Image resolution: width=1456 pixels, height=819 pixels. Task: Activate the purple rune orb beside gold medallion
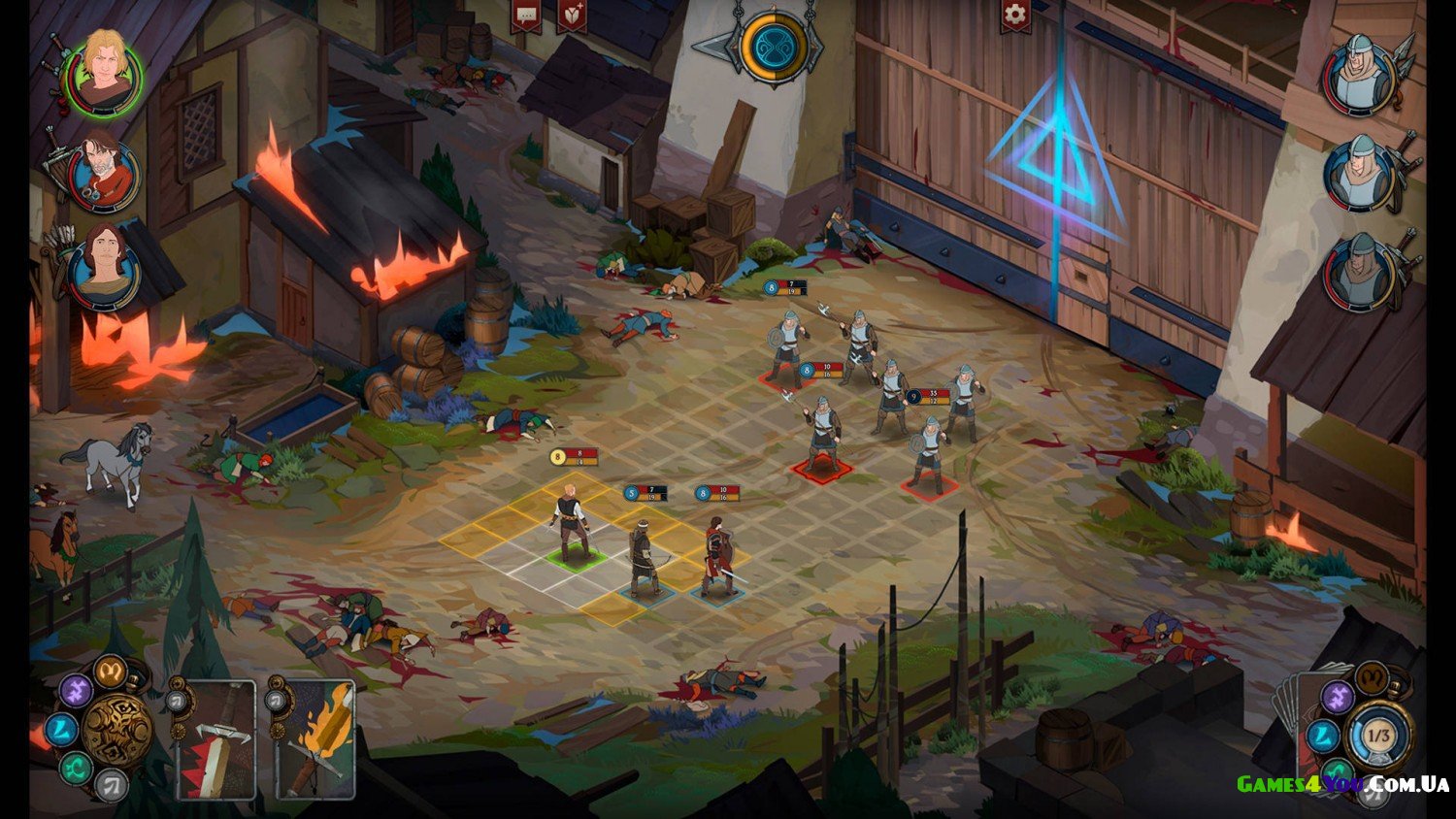click(x=75, y=692)
